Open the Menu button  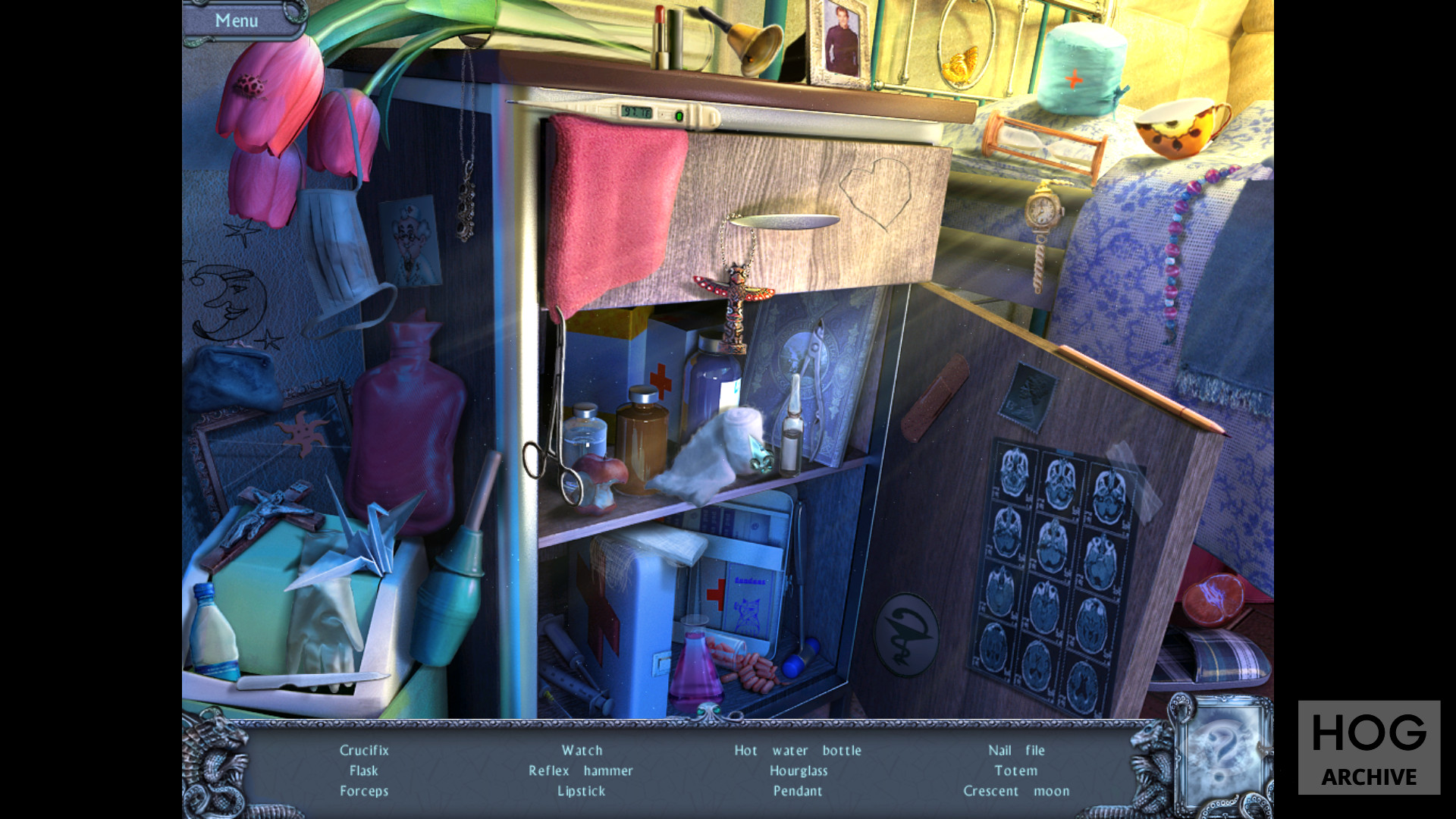point(237,20)
